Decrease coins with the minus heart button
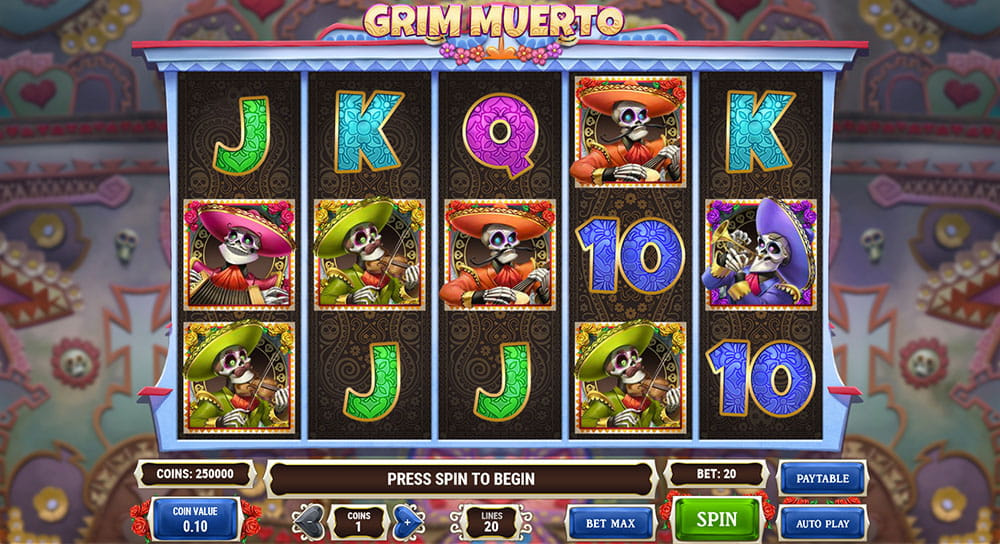The image size is (1000, 544). pos(311,521)
